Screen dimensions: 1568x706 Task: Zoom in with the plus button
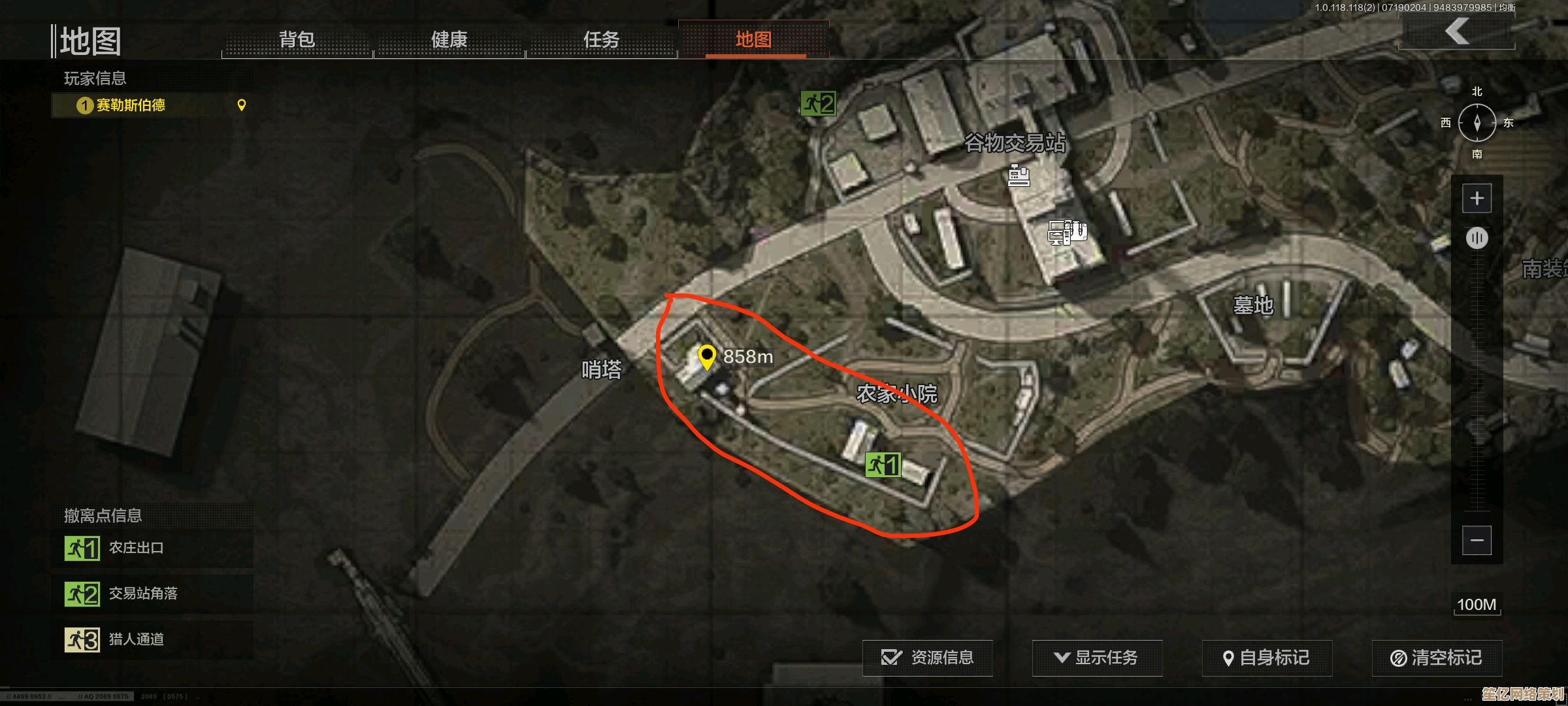click(1477, 198)
